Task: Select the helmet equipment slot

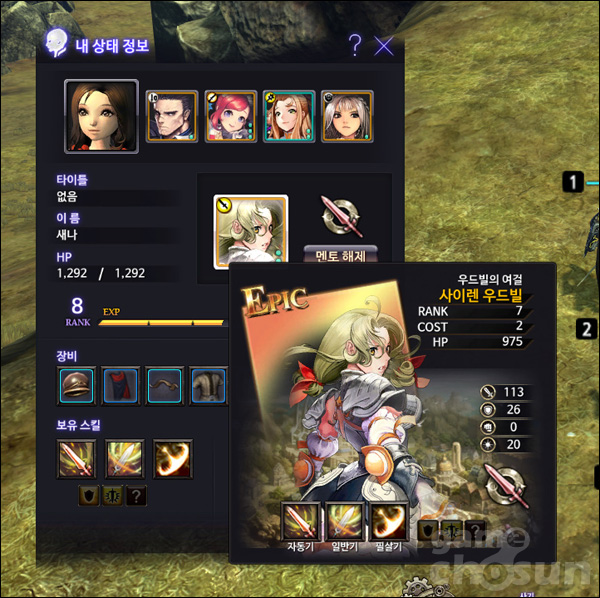Action: click(x=76, y=385)
